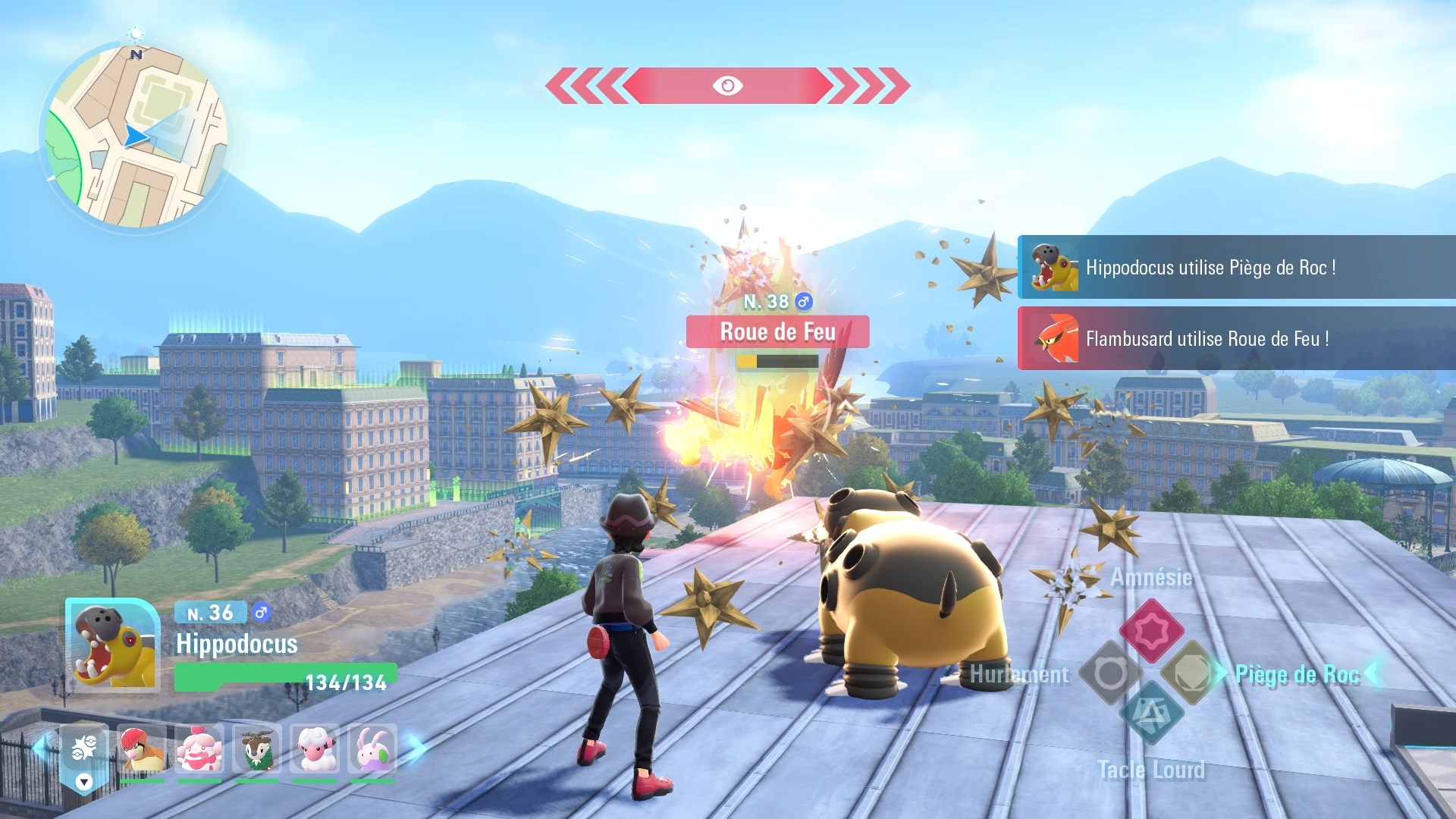Switch to the pink Slurpuff party slot
This screenshot has width=1456, height=819.
click(199, 749)
